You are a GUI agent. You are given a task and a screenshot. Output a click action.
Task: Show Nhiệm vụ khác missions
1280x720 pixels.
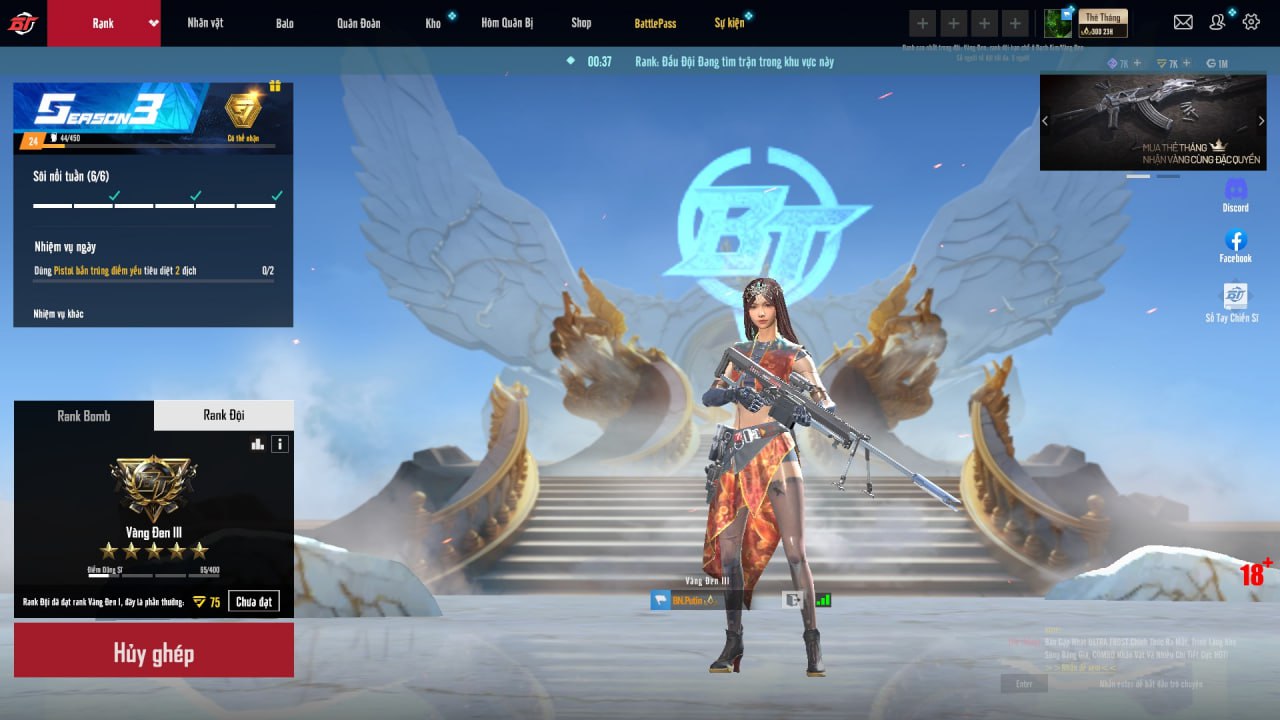coord(58,314)
